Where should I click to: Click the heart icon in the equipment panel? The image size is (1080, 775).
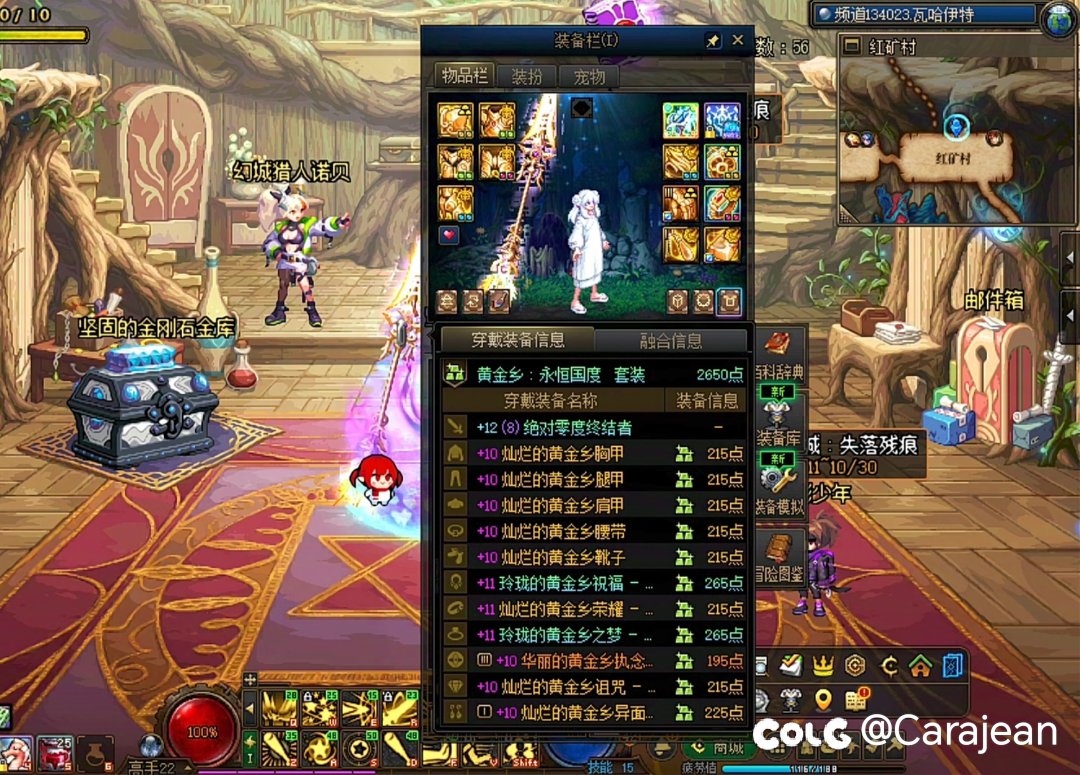449,235
